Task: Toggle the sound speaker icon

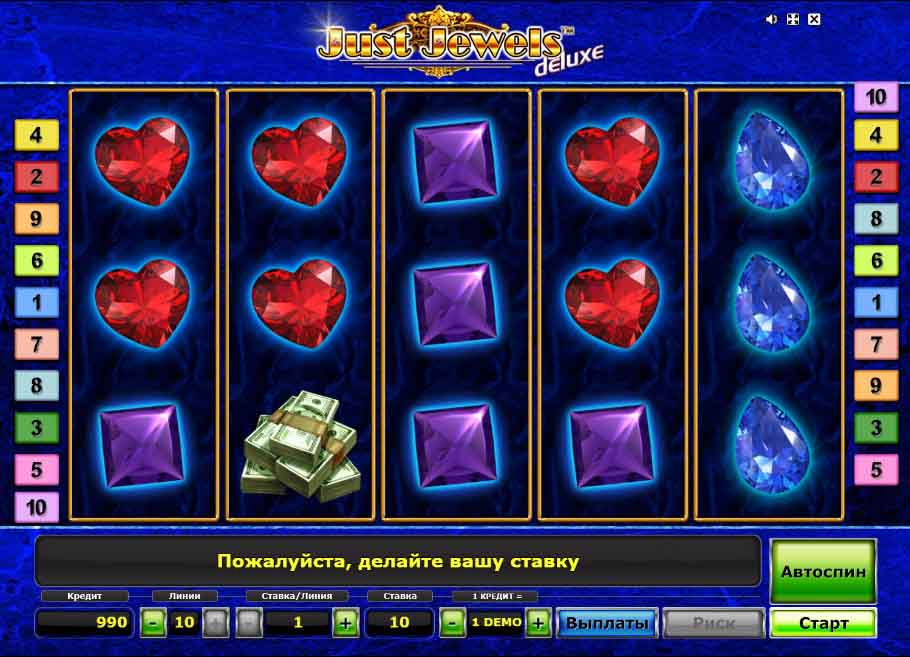Action: click(772, 19)
